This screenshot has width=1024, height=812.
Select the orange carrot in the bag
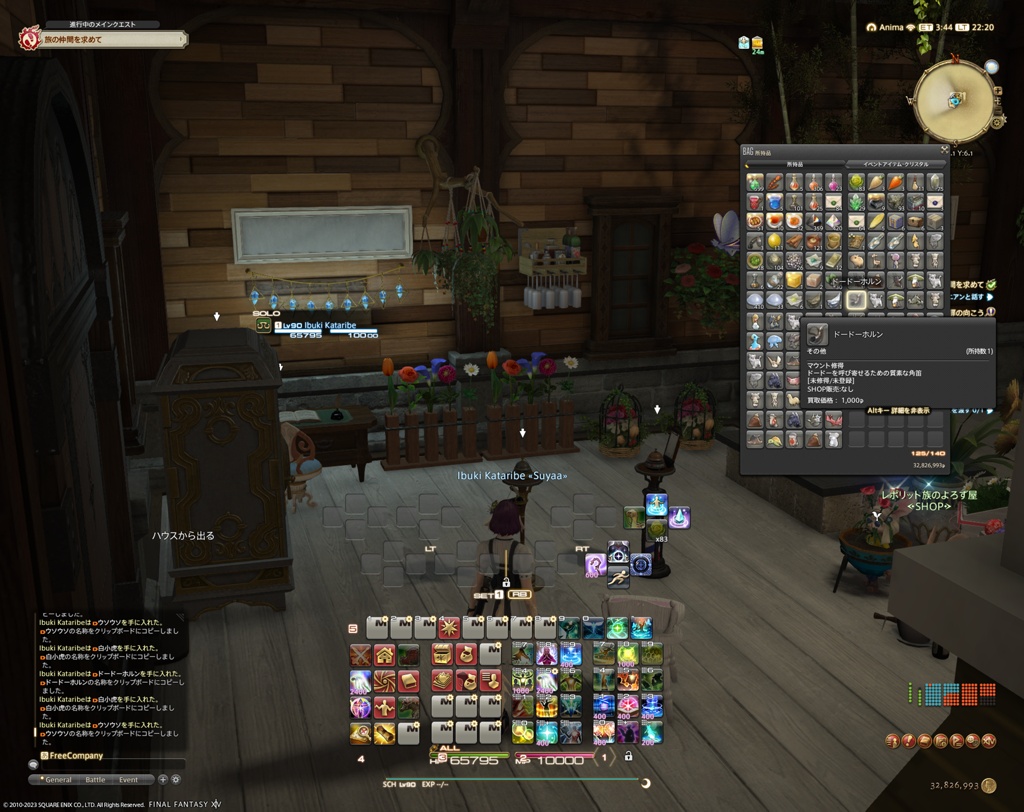895,182
